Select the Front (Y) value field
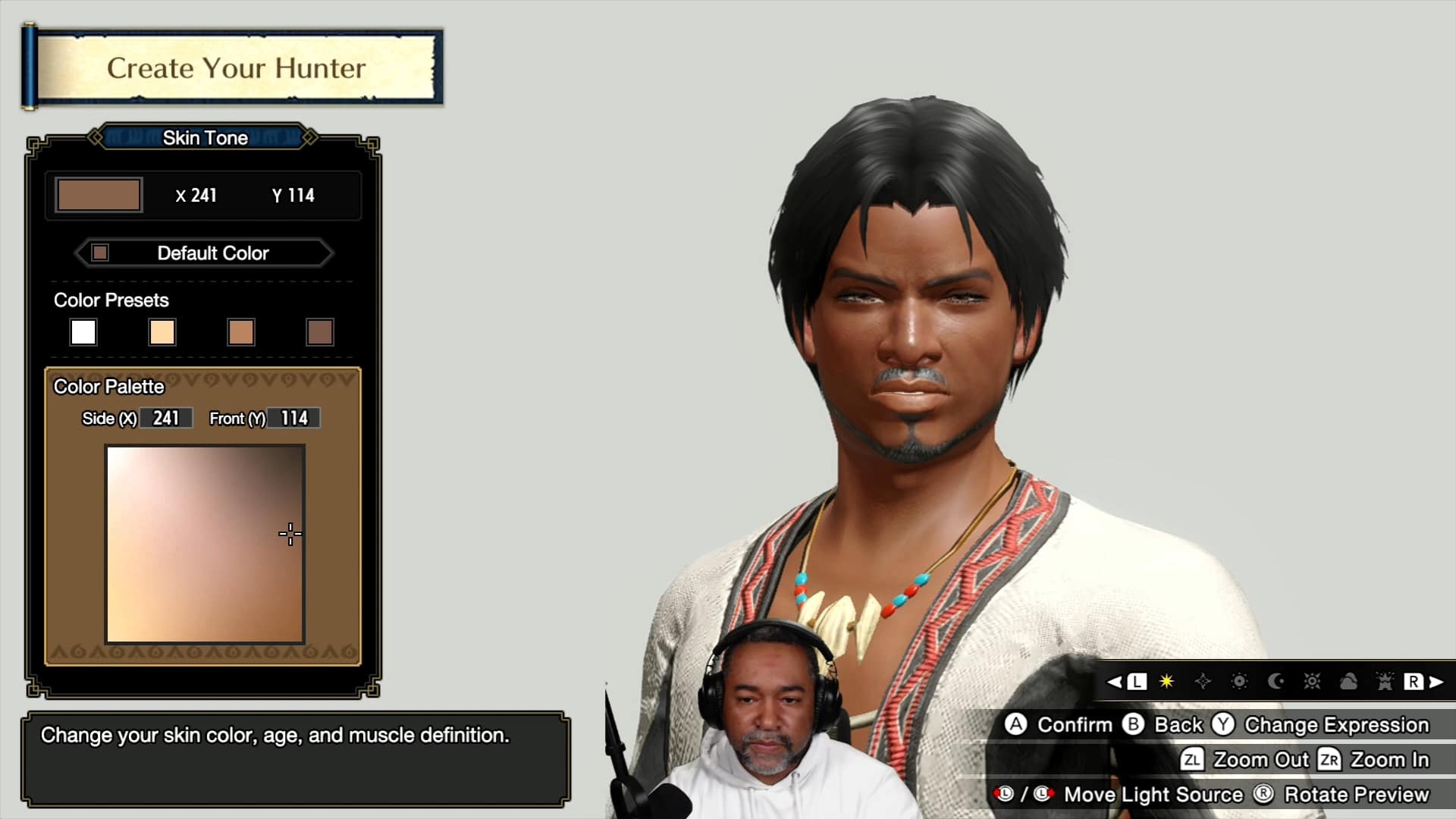This screenshot has height=819, width=1456. 294,419
